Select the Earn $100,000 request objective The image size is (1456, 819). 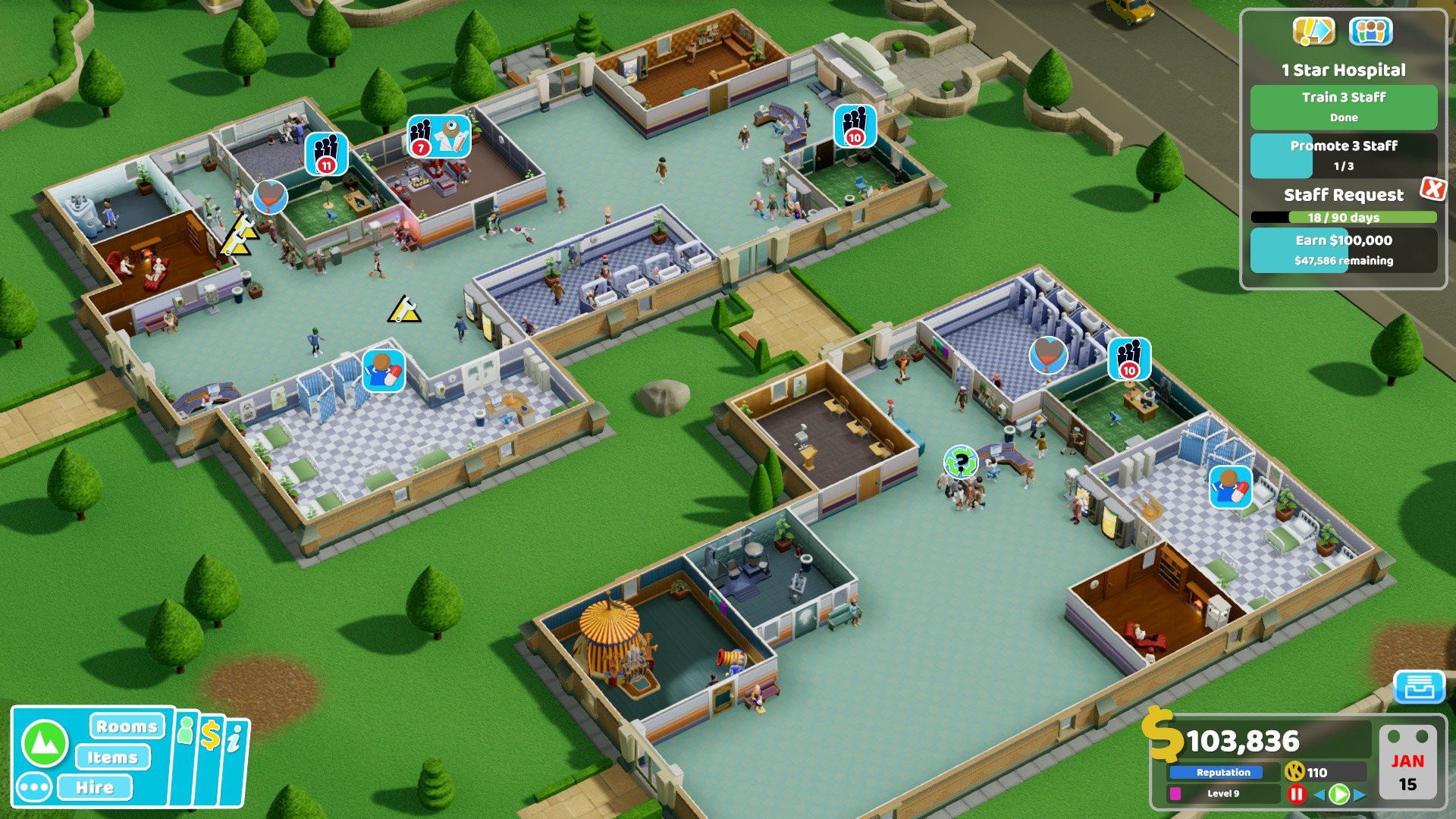pyautogui.click(x=1343, y=249)
